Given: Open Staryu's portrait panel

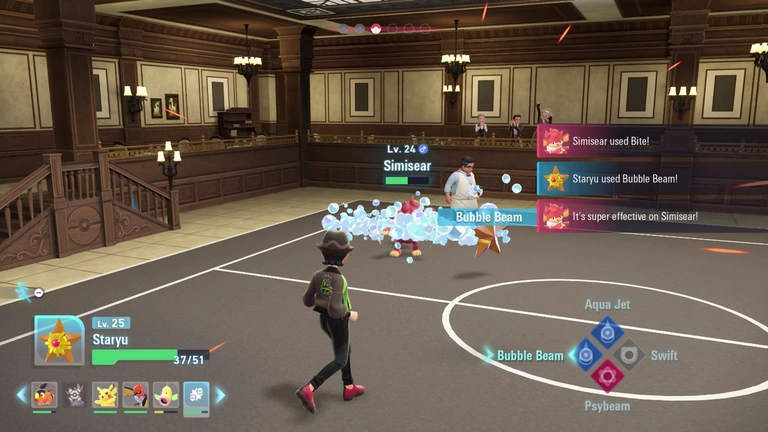Looking at the screenshot, I should pyautogui.click(x=59, y=341).
